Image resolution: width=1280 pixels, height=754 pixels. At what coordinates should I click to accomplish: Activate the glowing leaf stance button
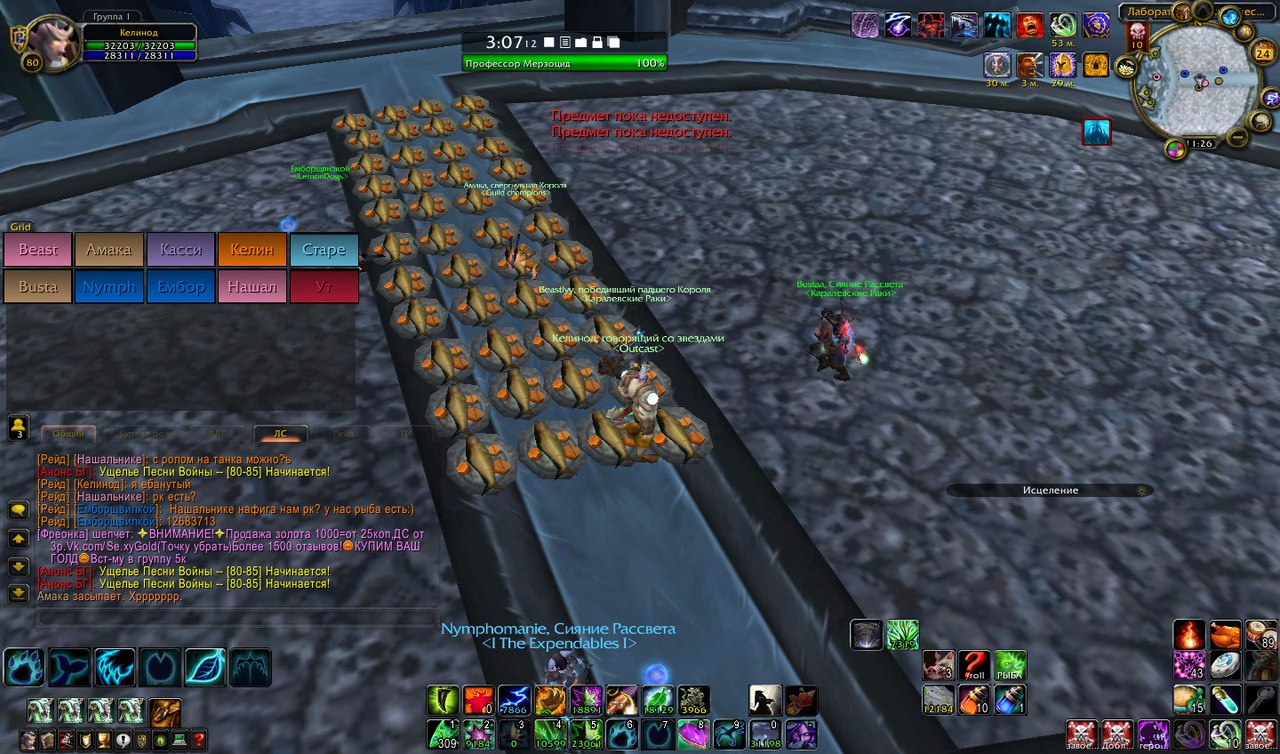[205, 667]
